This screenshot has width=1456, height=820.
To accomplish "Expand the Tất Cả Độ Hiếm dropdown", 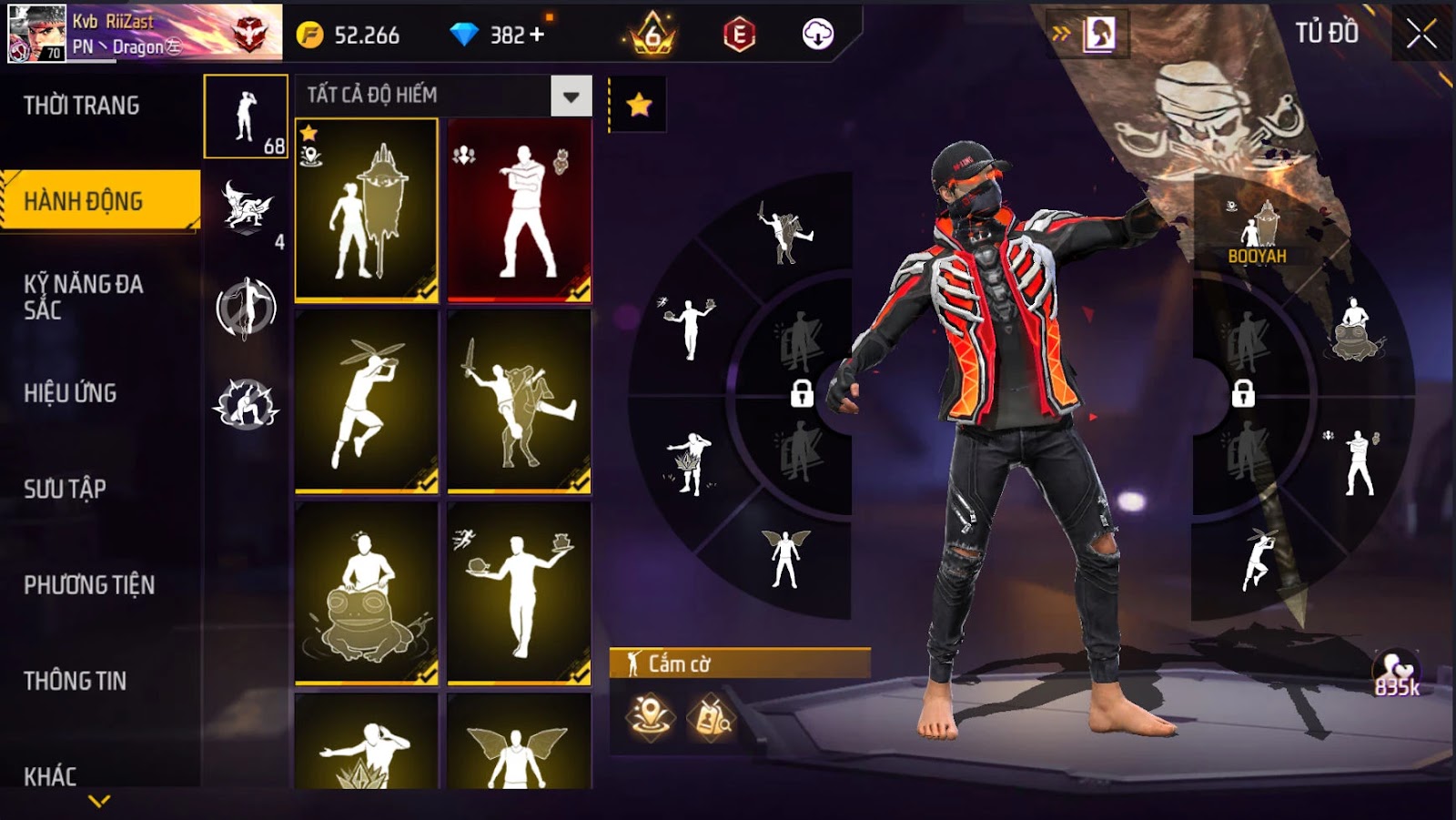I will (x=571, y=96).
